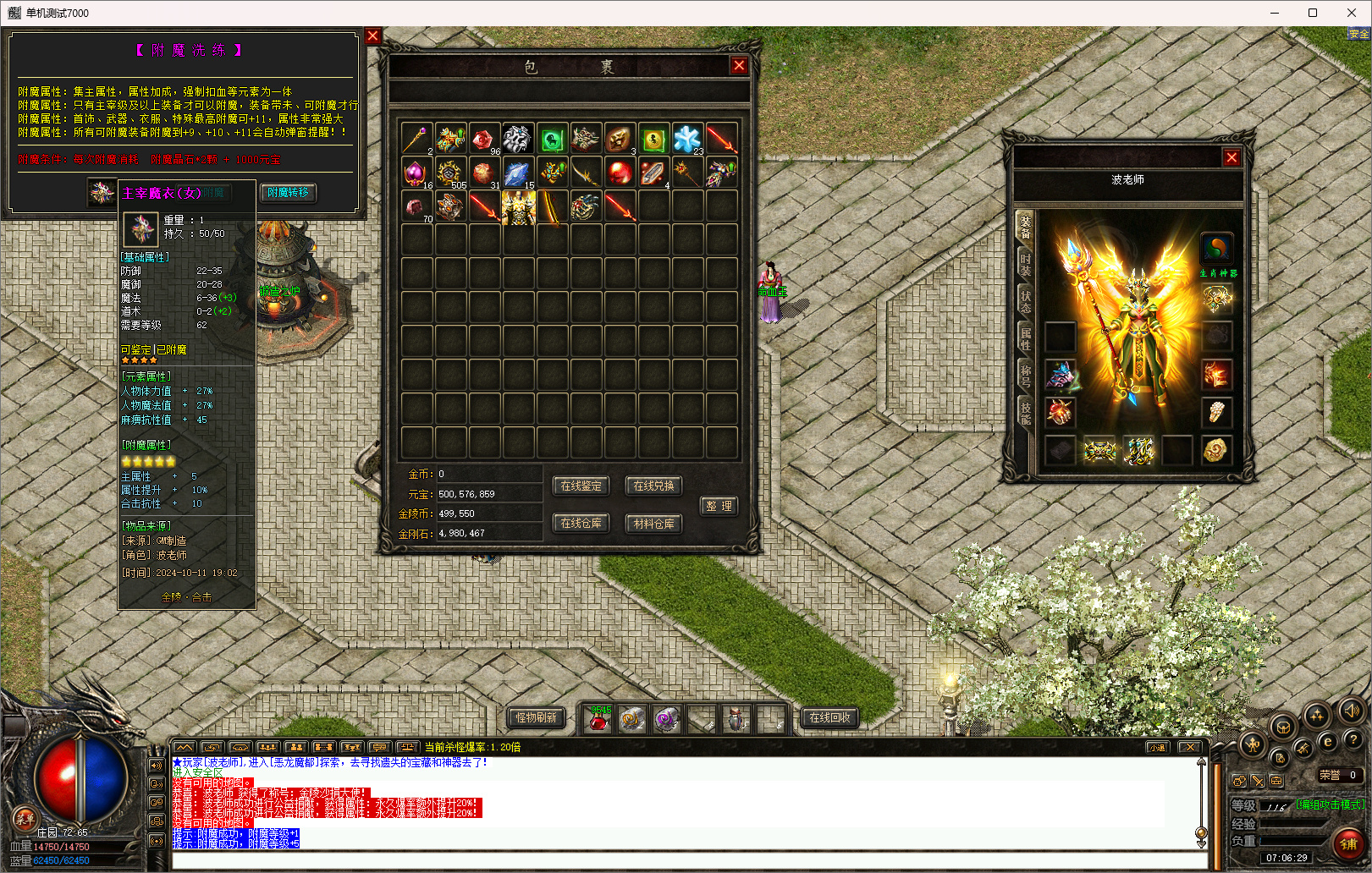Viewport: 1372px width, 873px height.
Task: Open the 在线仓库 online warehouse
Action: pos(581,524)
